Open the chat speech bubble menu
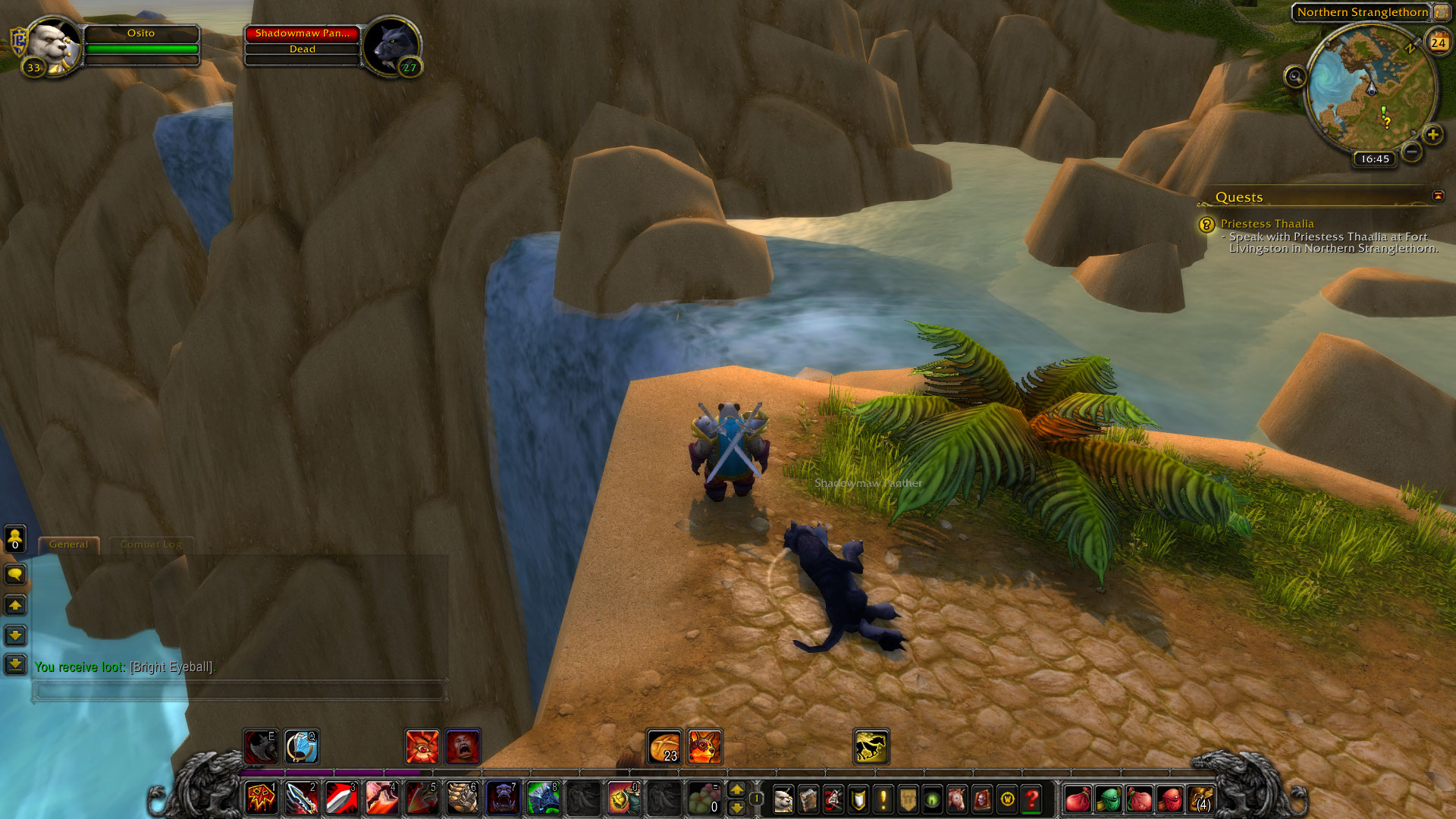1456x819 pixels. [15, 575]
